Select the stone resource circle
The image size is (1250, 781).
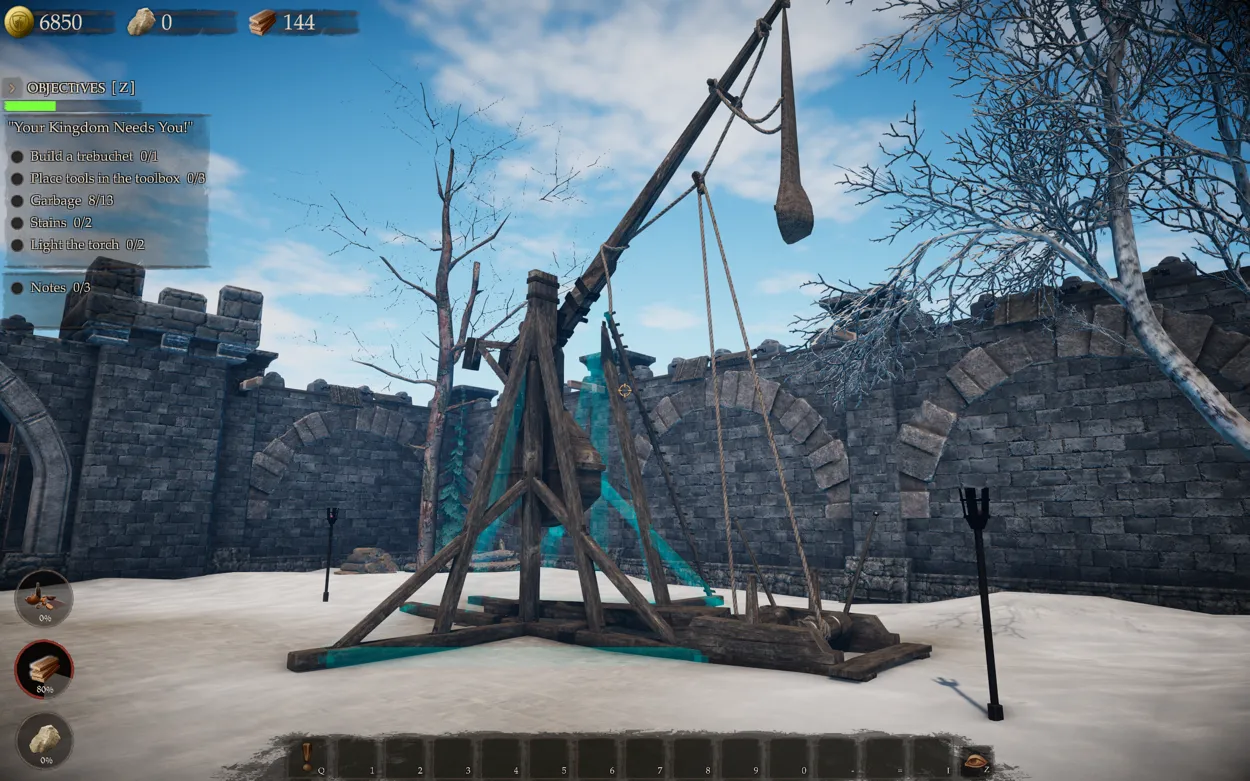(x=44, y=740)
